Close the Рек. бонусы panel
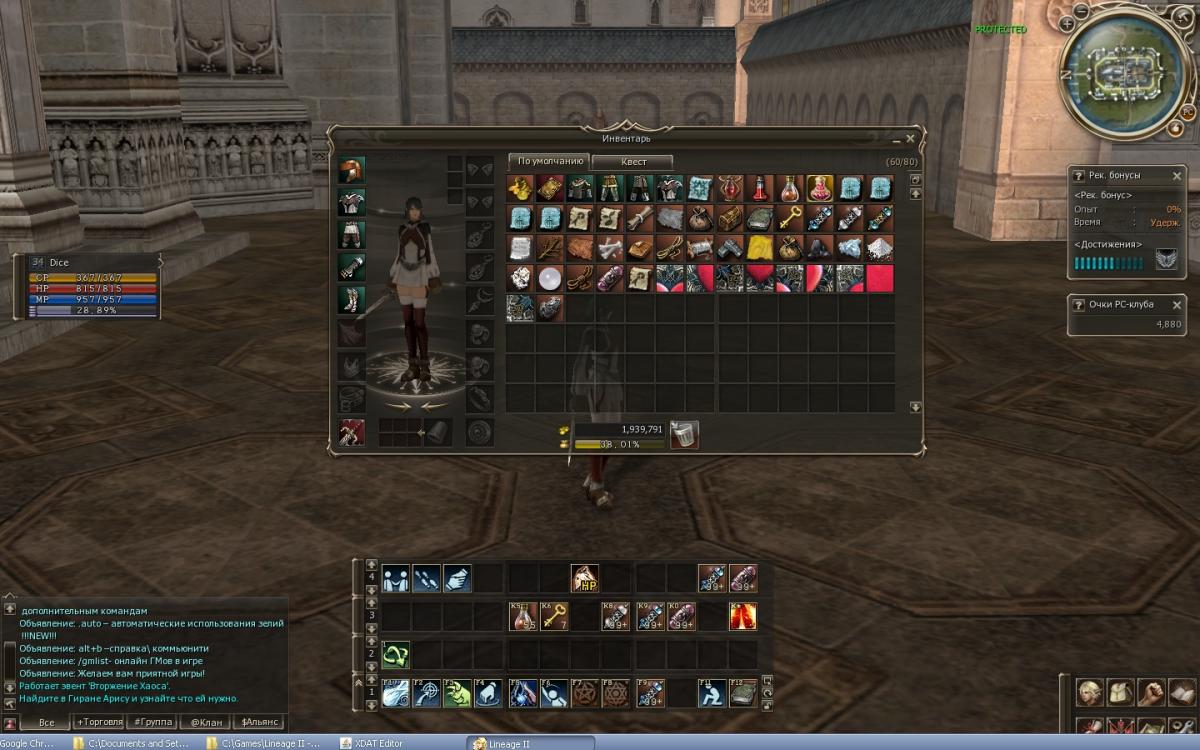The width and height of the screenshot is (1200, 750). pos(1177,176)
